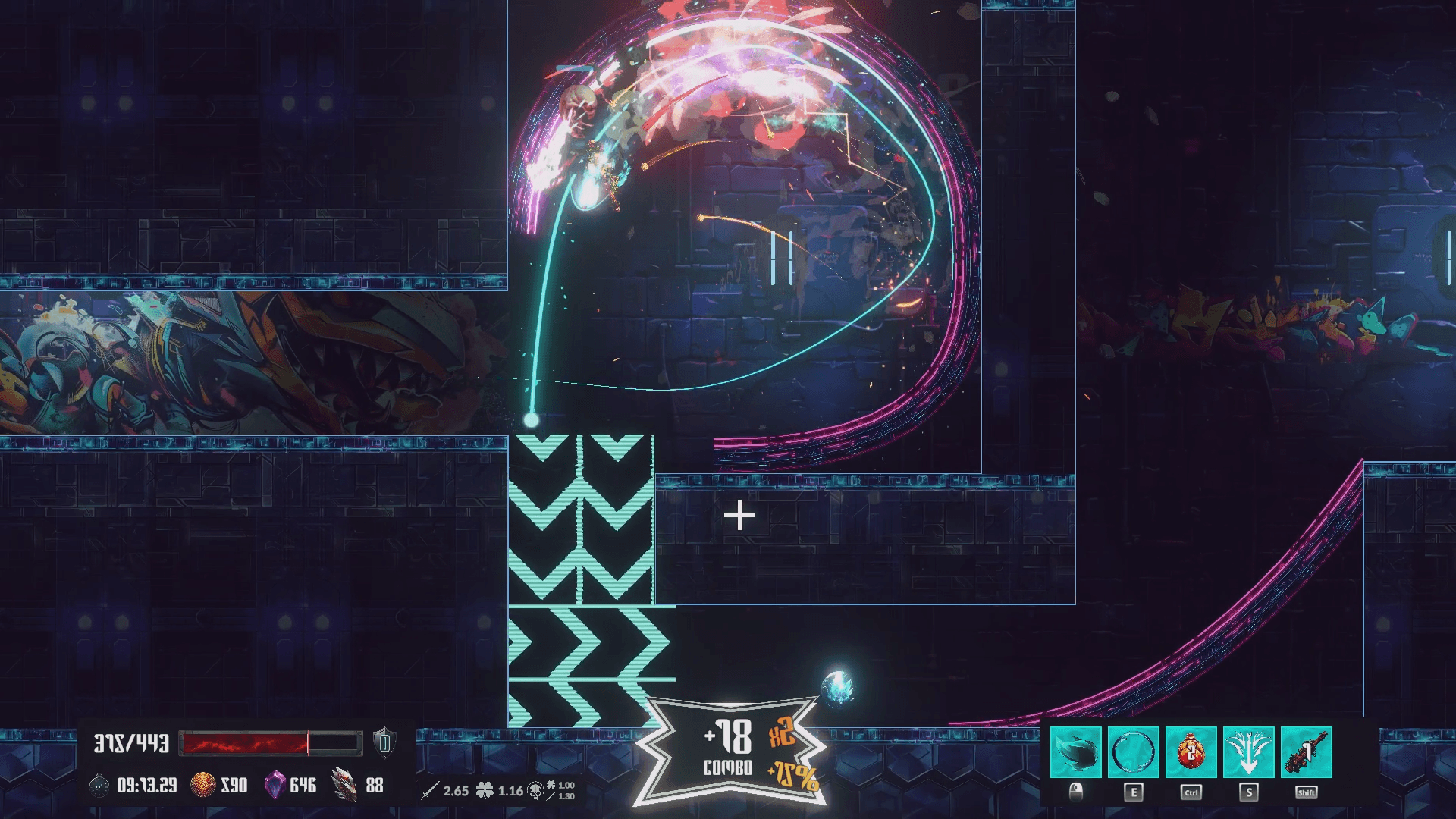Screen dimensions: 1456x819
Task: Click the crystal shard resource icon
Action: coord(344,785)
